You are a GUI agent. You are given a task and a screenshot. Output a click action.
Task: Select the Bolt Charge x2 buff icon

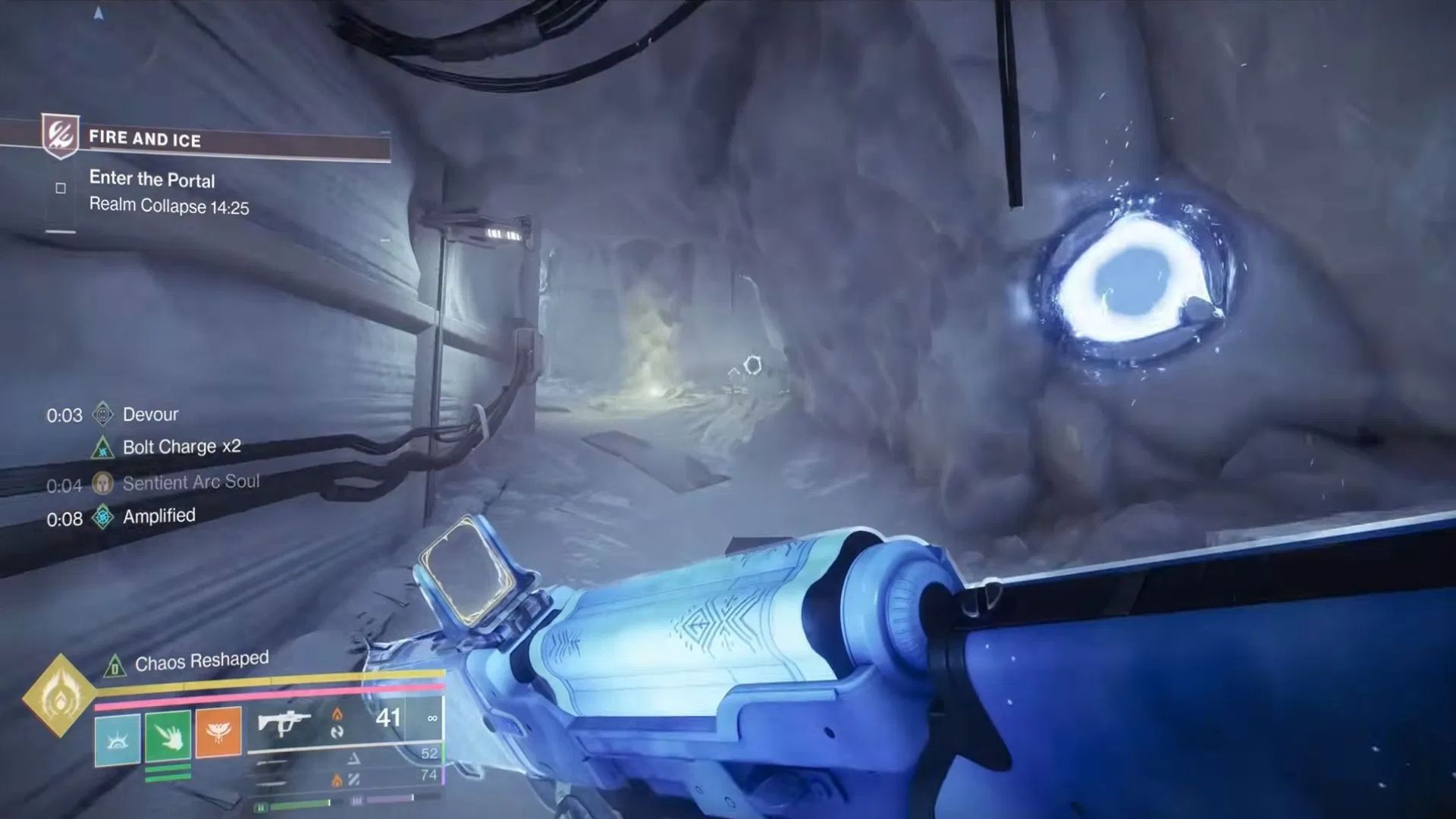pos(102,447)
